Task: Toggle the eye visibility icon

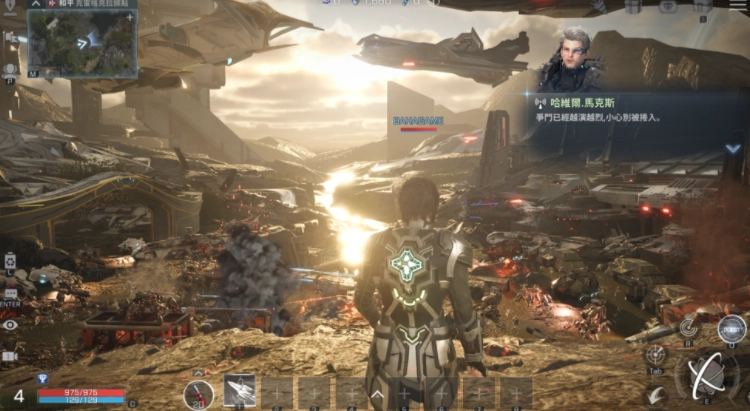Action: click(x=10, y=325)
